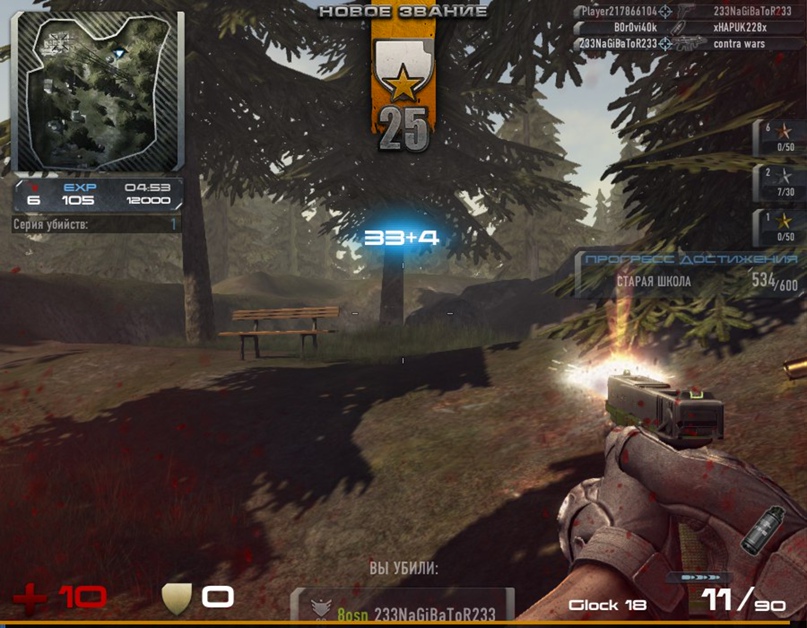807x628 pixels.
Task: Open the Старая школа achievement progress panel
Action: [x=690, y=273]
